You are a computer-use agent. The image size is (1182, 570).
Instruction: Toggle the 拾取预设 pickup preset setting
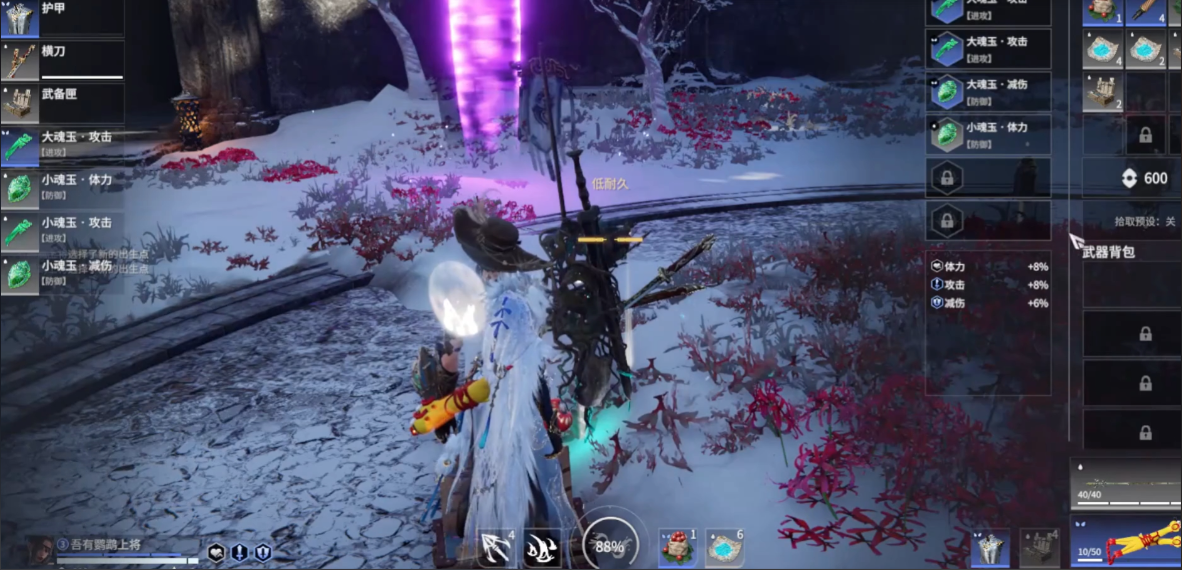[1144, 221]
